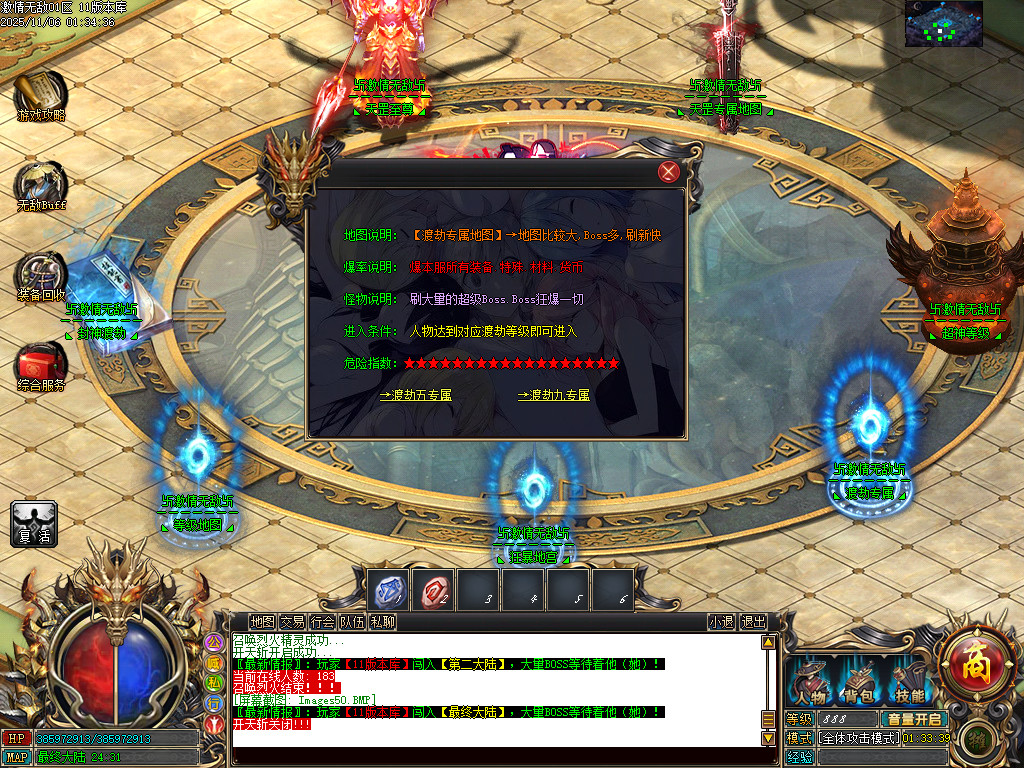Activate the 无敌Buff icon
This screenshot has width=1024, height=768.
[40, 184]
